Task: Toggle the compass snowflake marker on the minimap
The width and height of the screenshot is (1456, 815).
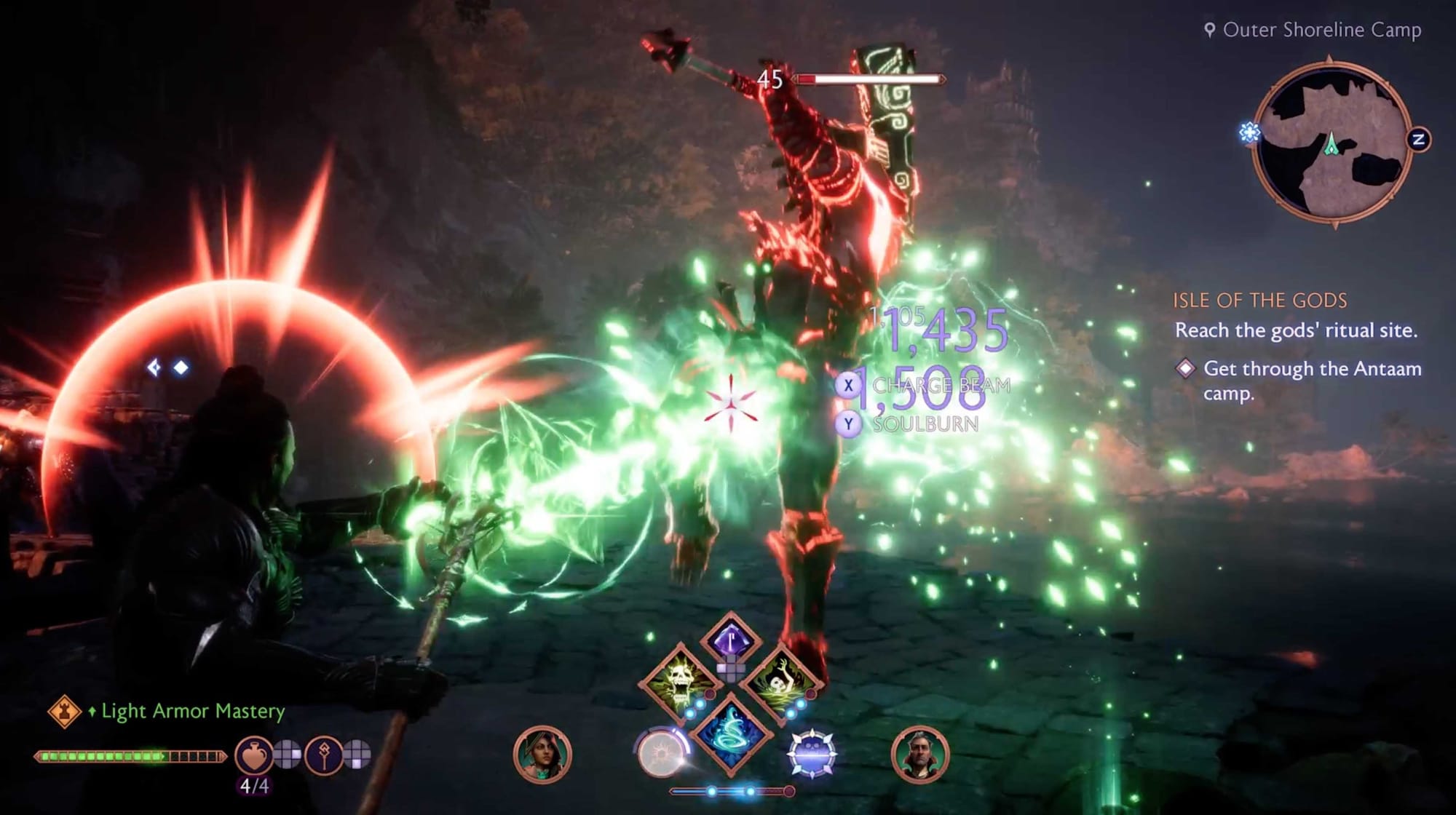Action: (x=1249, y=133)
